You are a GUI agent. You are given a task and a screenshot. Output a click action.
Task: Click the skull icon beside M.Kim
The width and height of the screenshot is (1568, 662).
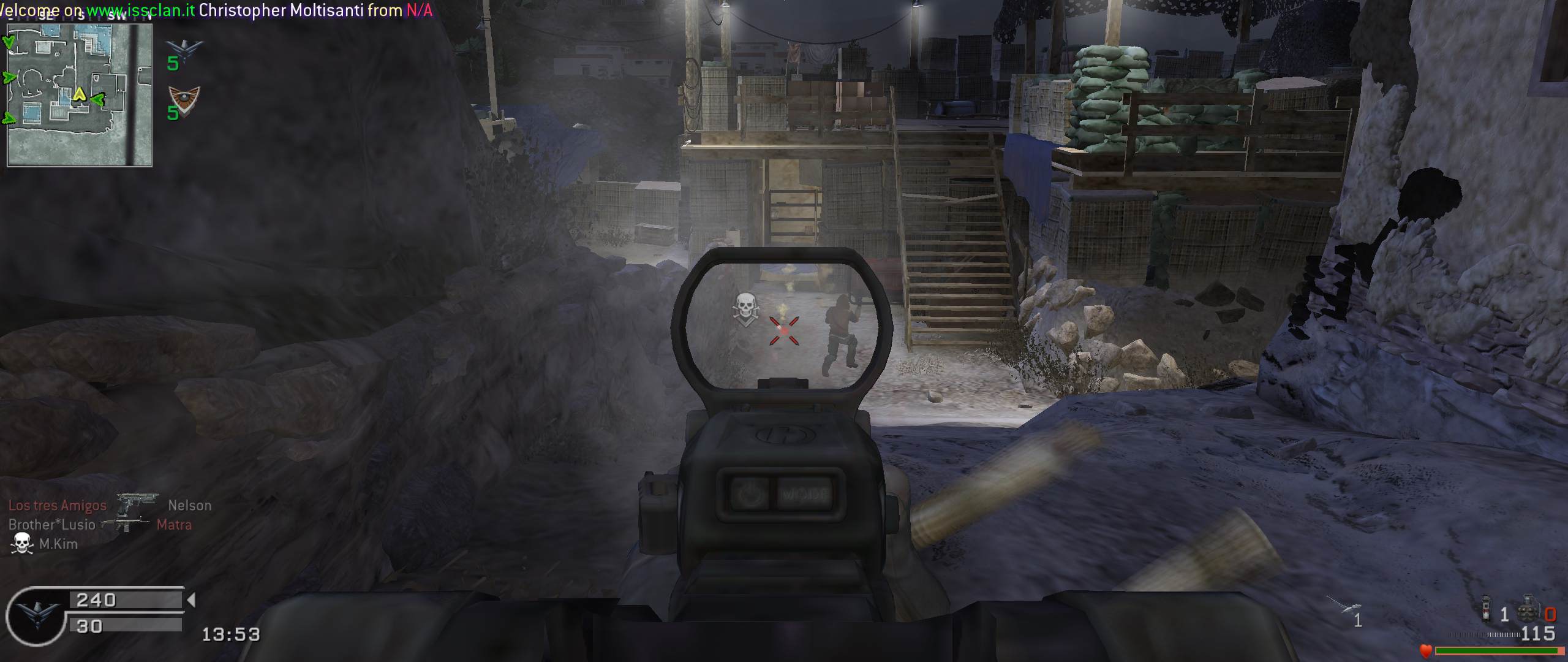[x=22, y=544]
